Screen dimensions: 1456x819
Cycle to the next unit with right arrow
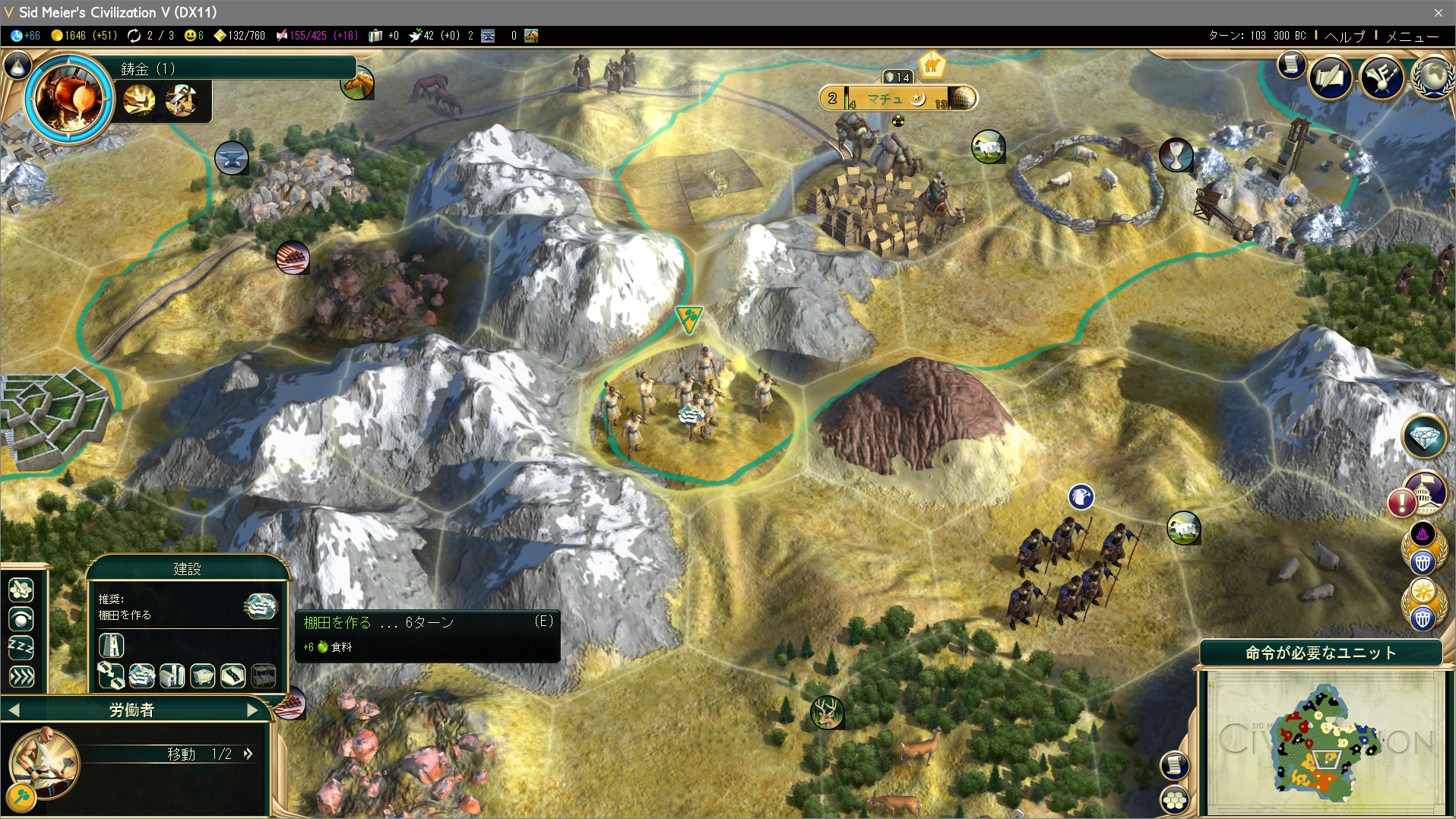[x=253, y=710]
